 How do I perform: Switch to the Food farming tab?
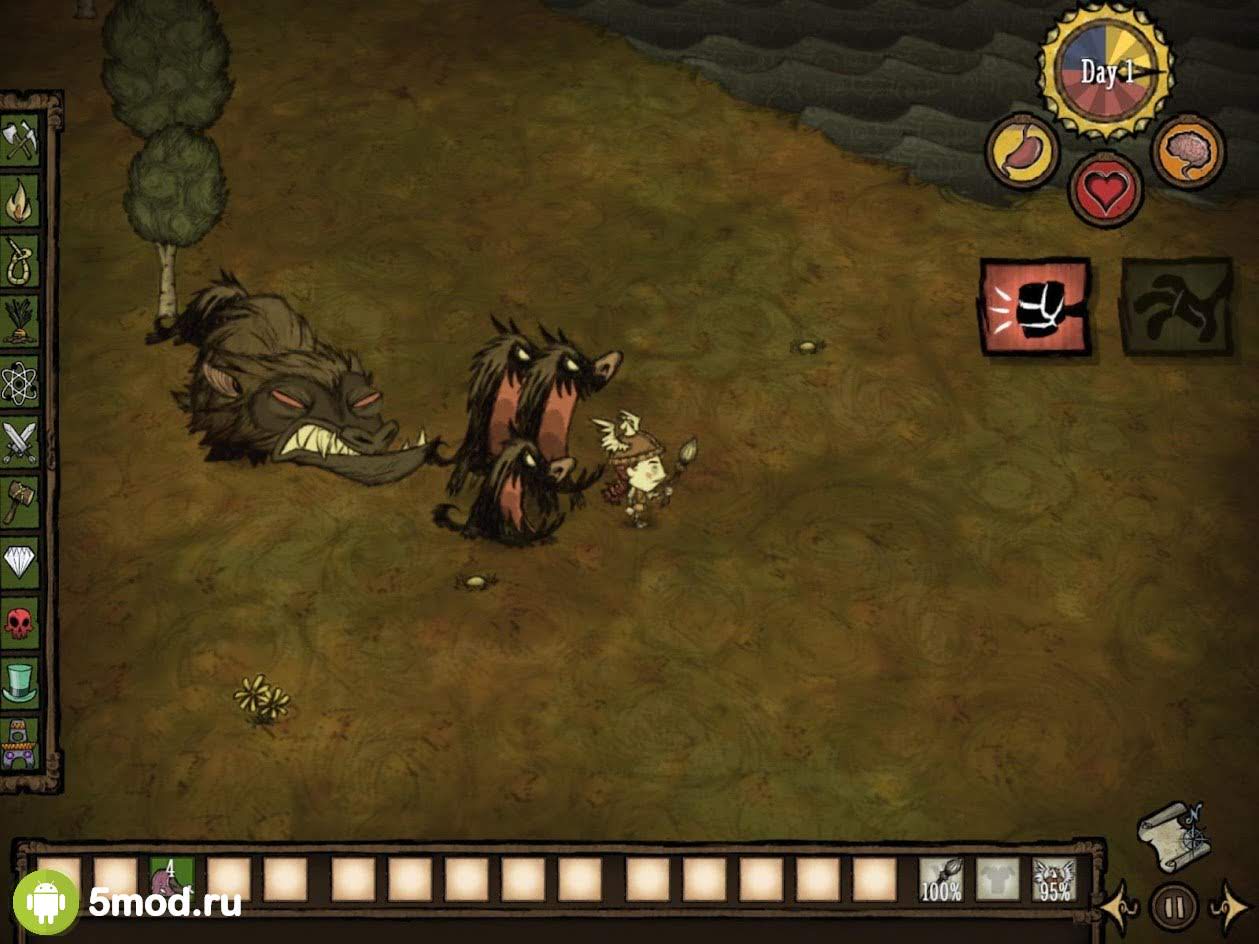(x=20, y=321)
